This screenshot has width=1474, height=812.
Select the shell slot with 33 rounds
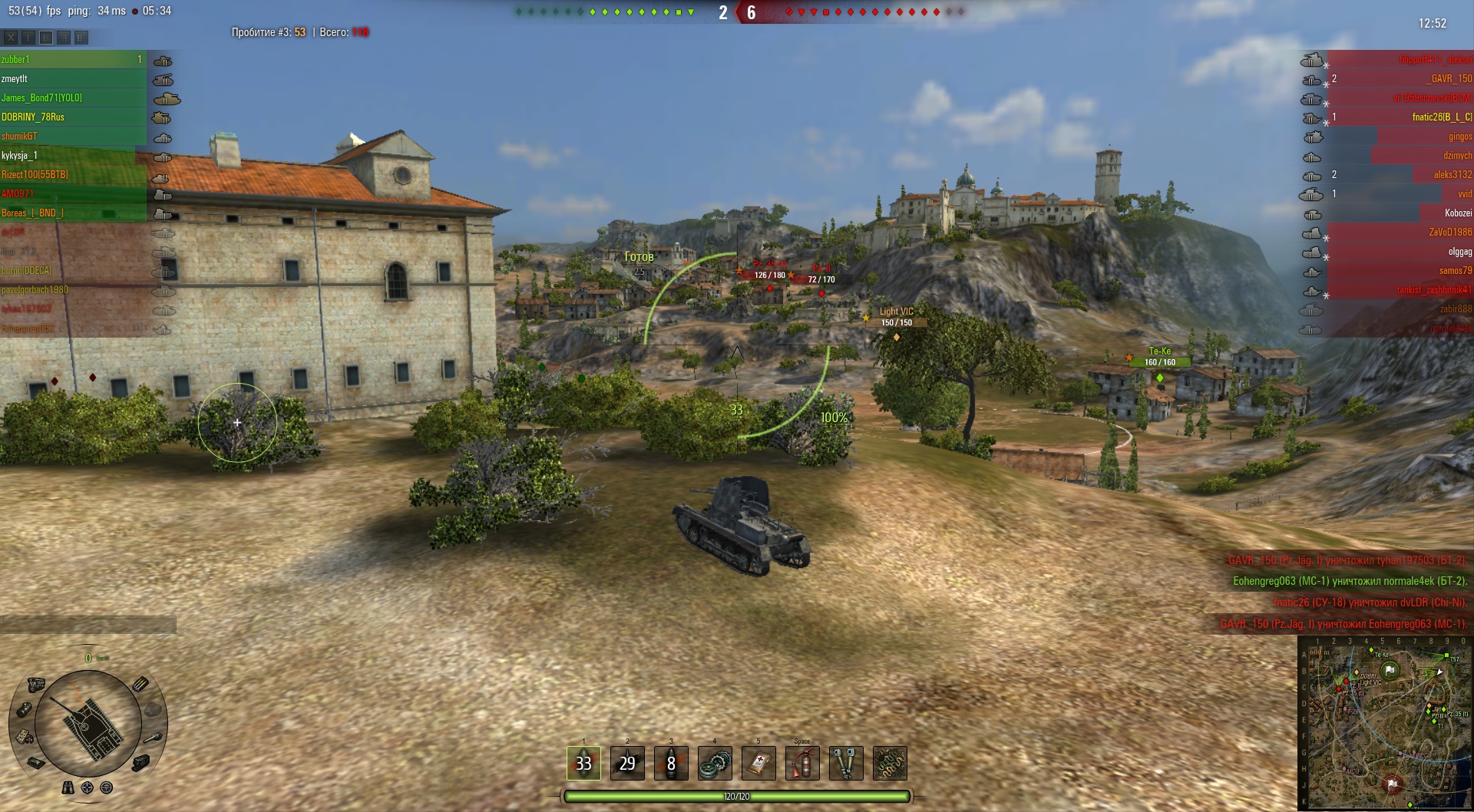(583, 763)
